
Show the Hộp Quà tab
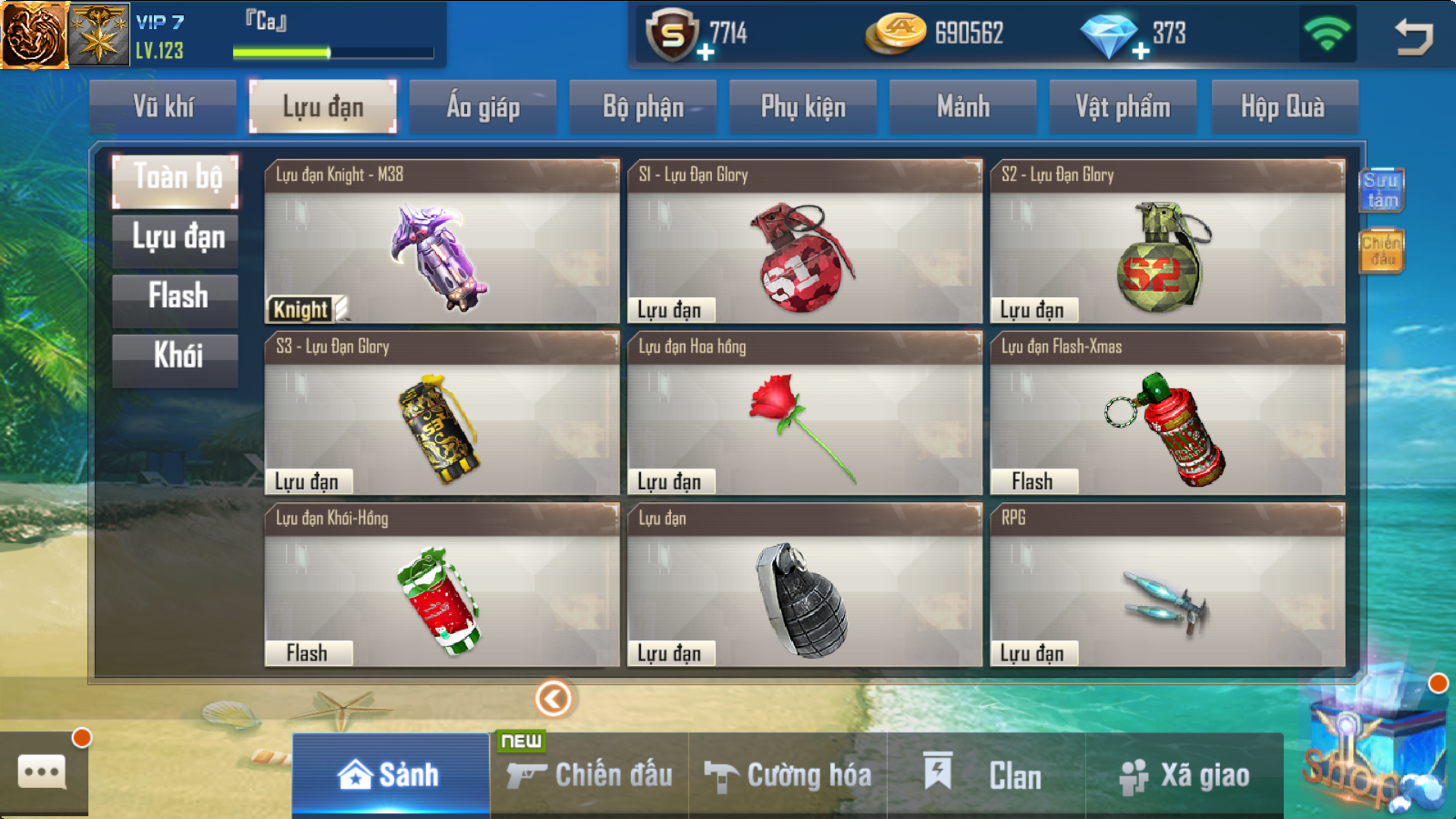pos(1283,107)
